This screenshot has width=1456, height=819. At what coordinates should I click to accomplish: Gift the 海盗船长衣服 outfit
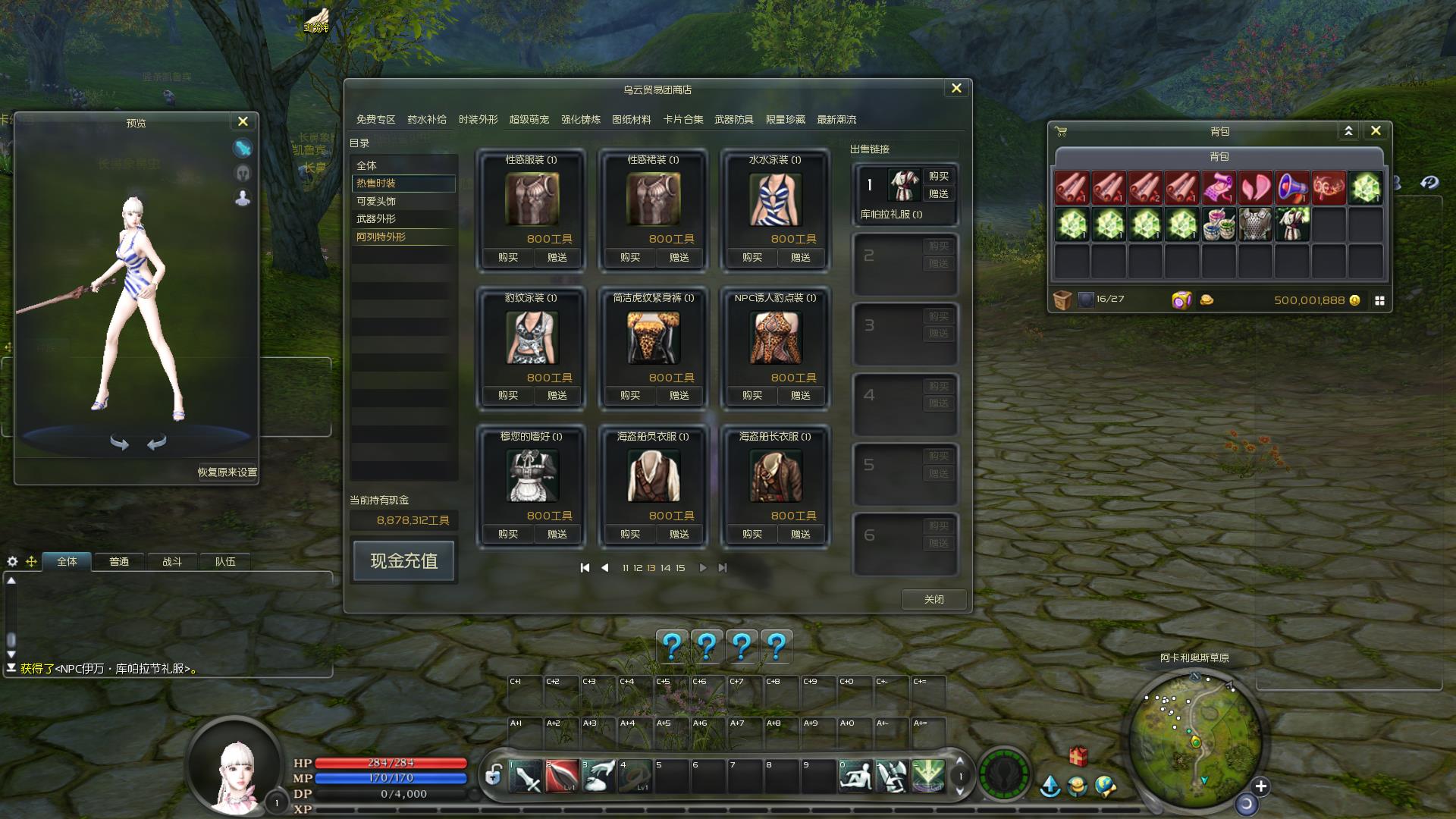(x=800, y=534)
